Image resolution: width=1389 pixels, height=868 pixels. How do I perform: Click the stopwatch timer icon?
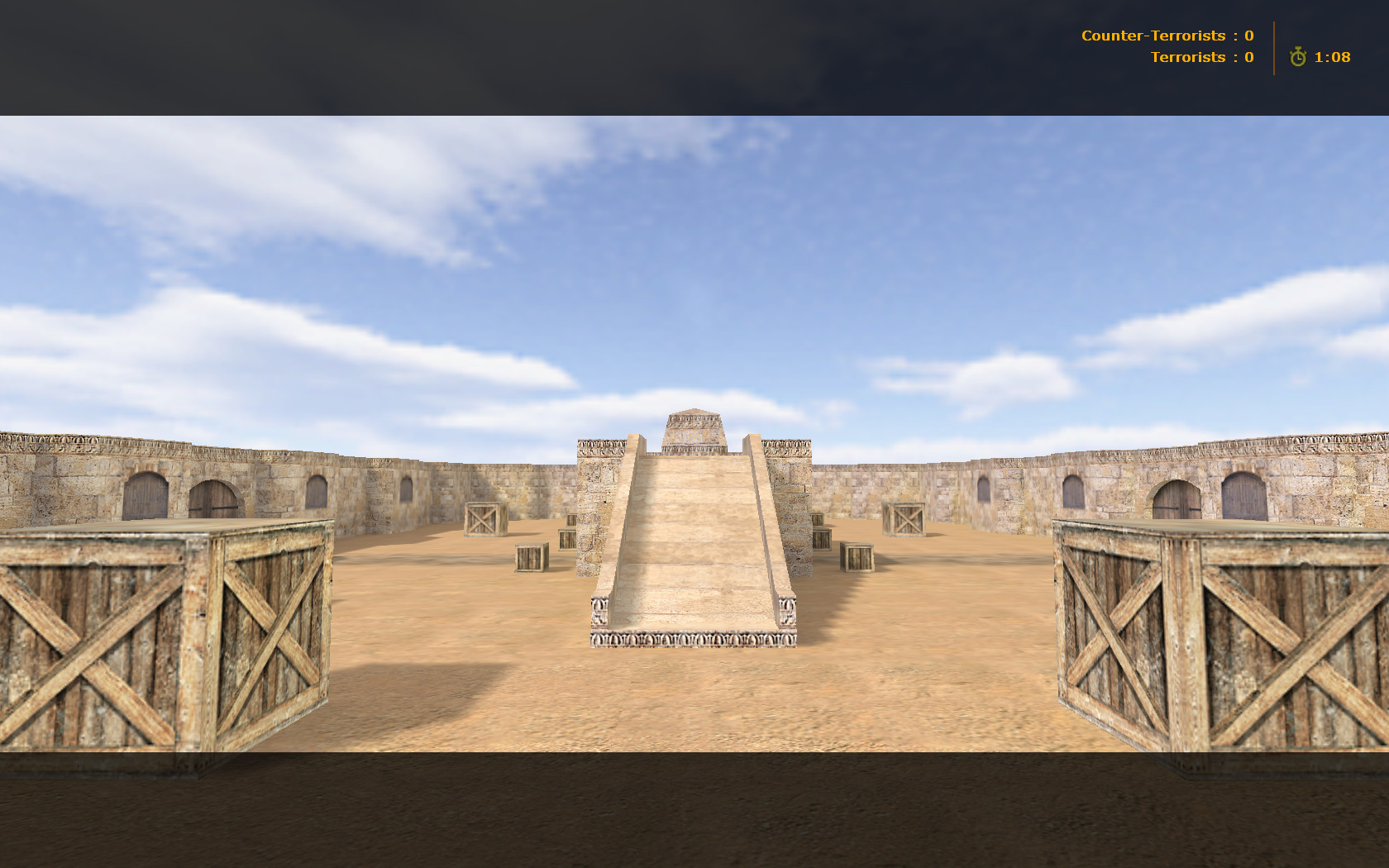(1298, 58)
